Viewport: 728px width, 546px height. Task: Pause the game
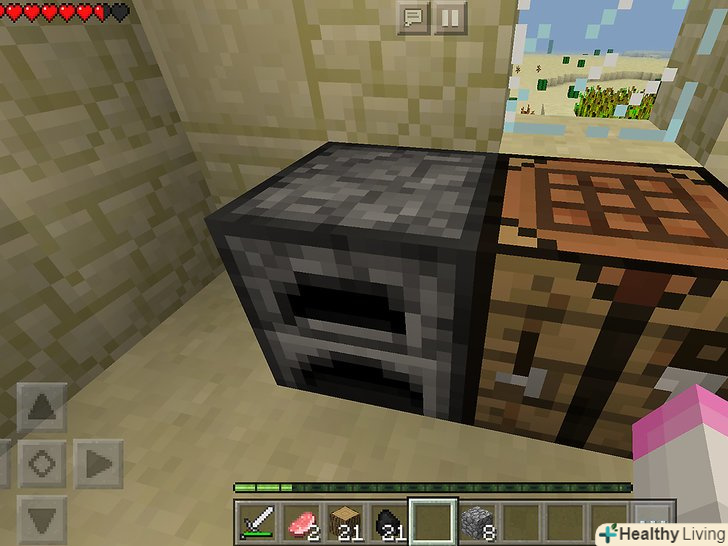click(x=449, y=17)
